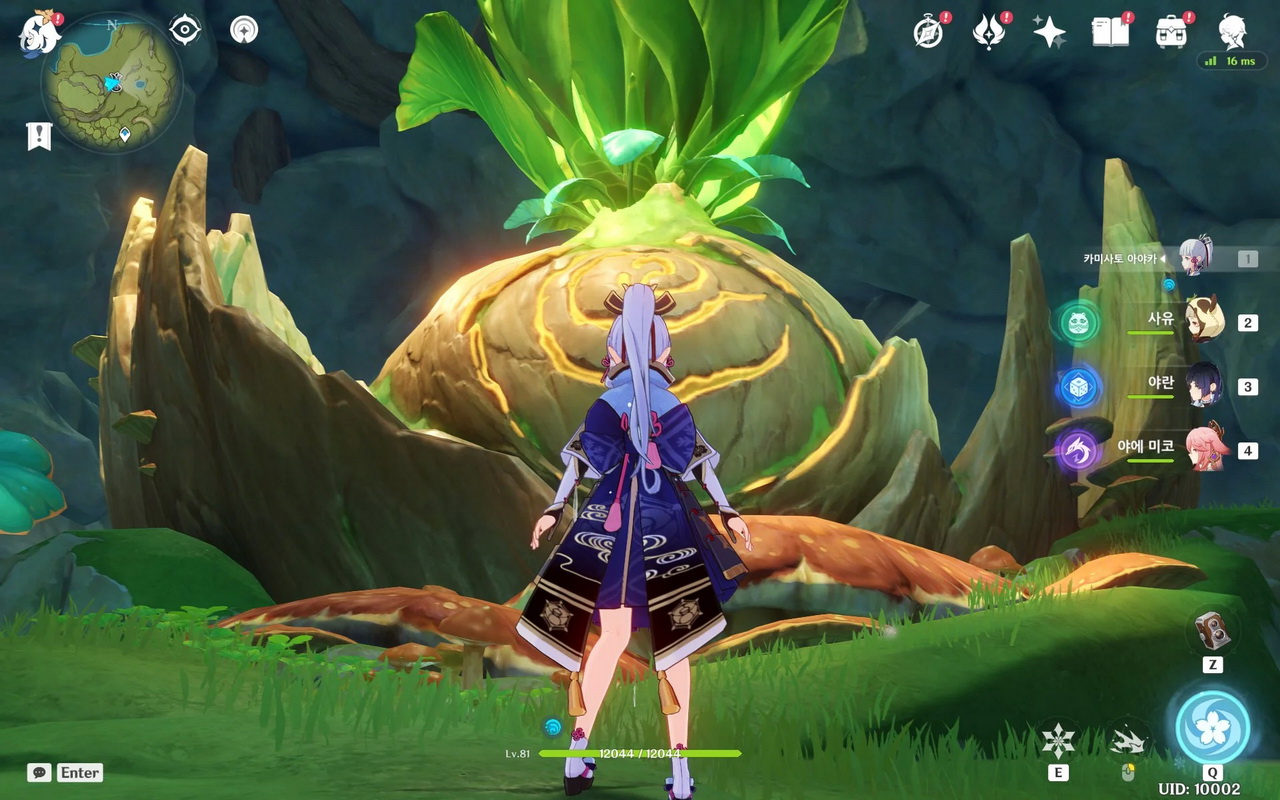The height and width of the screenshot is (800, 1280).
Task: Open the circular minimap
Action: tap(111, 82)
